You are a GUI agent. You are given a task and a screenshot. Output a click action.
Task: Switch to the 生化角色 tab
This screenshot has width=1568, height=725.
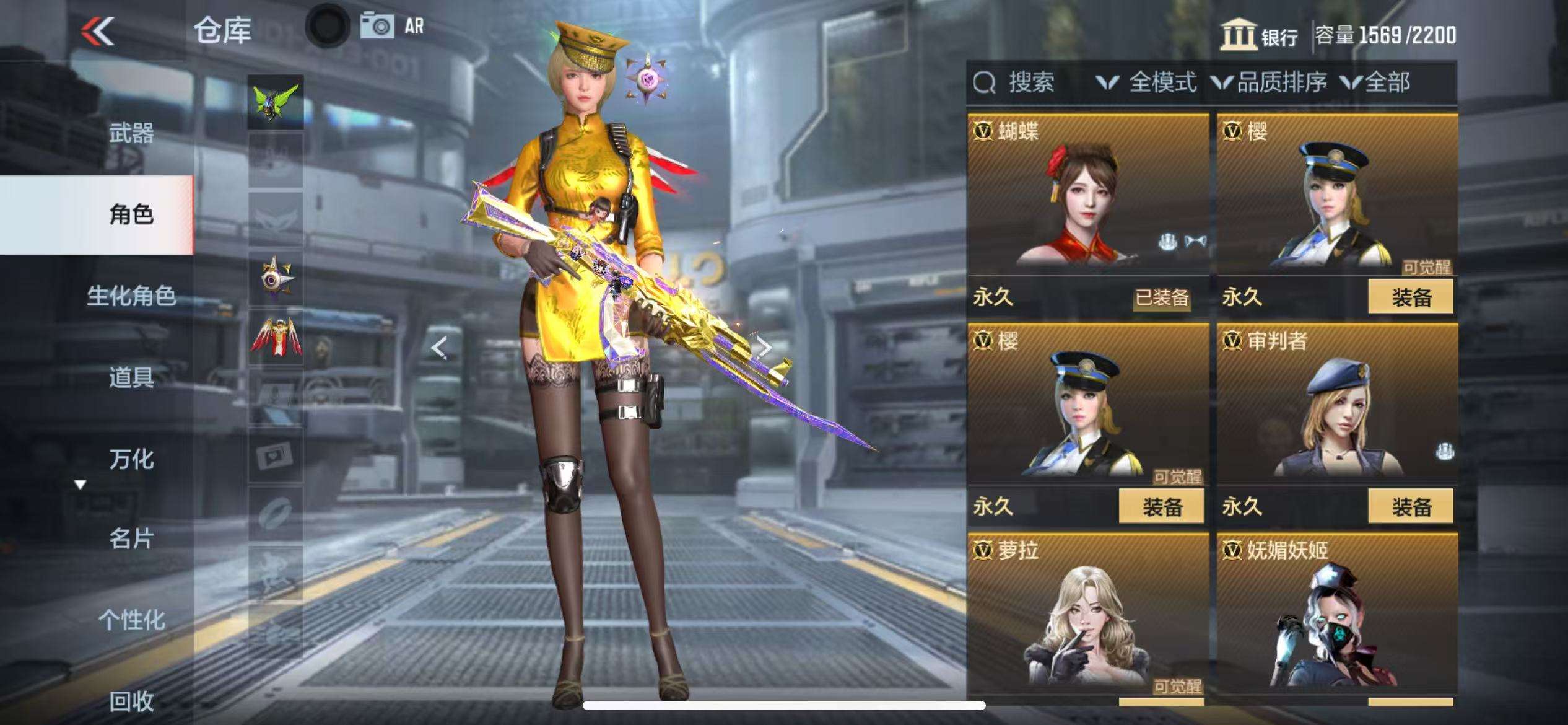point(131,296)
